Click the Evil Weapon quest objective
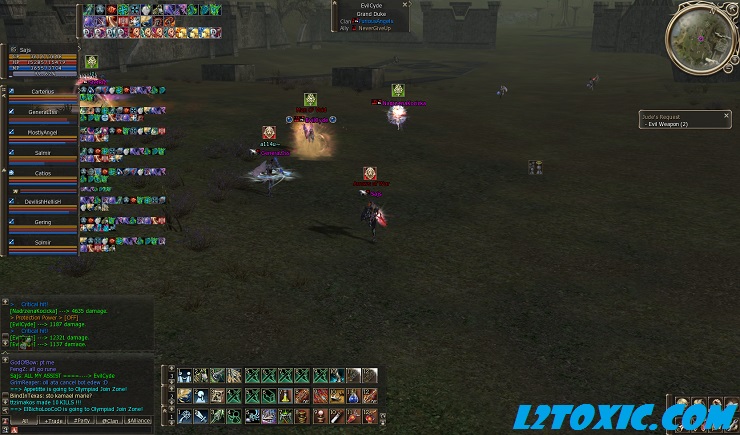Screen dimensions: 740x435 [x=666, y=124]
